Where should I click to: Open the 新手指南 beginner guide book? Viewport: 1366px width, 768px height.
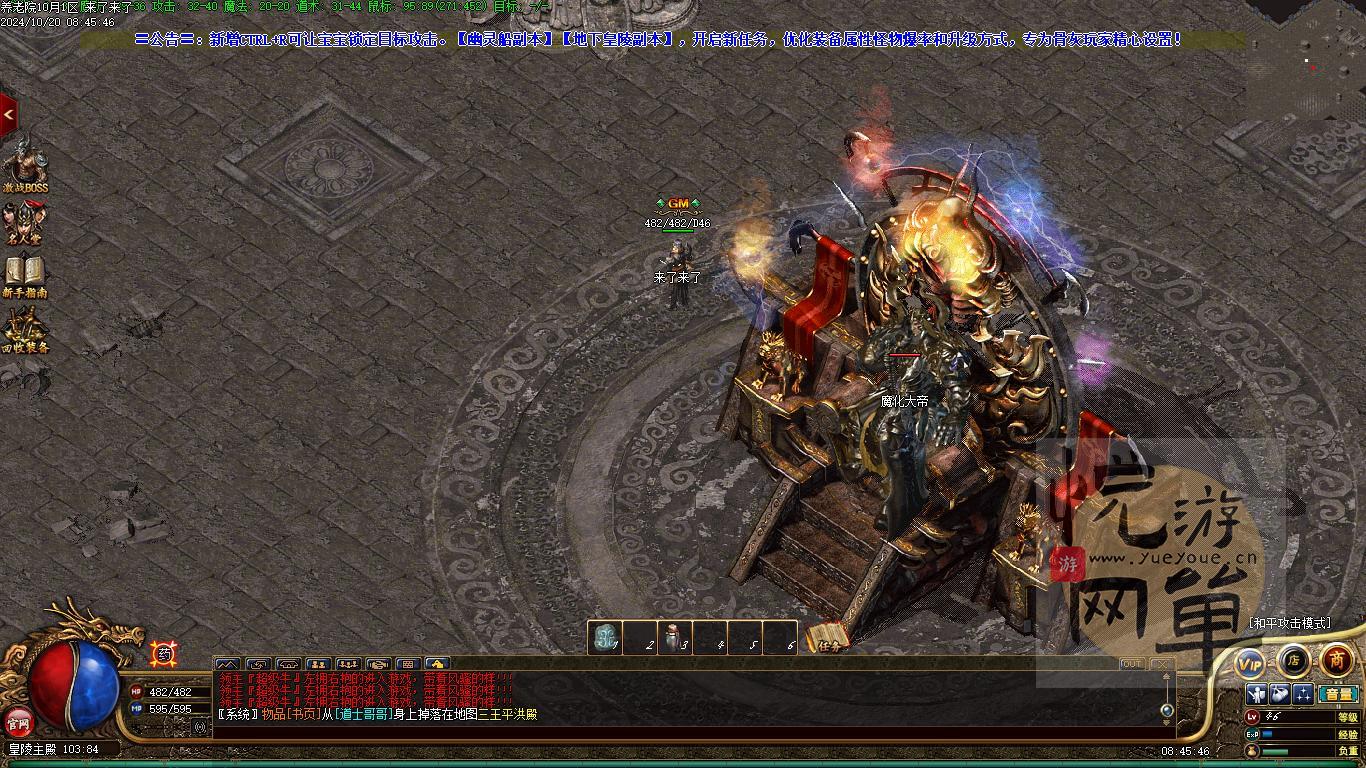pyautogui.click(x=24, y=275)
